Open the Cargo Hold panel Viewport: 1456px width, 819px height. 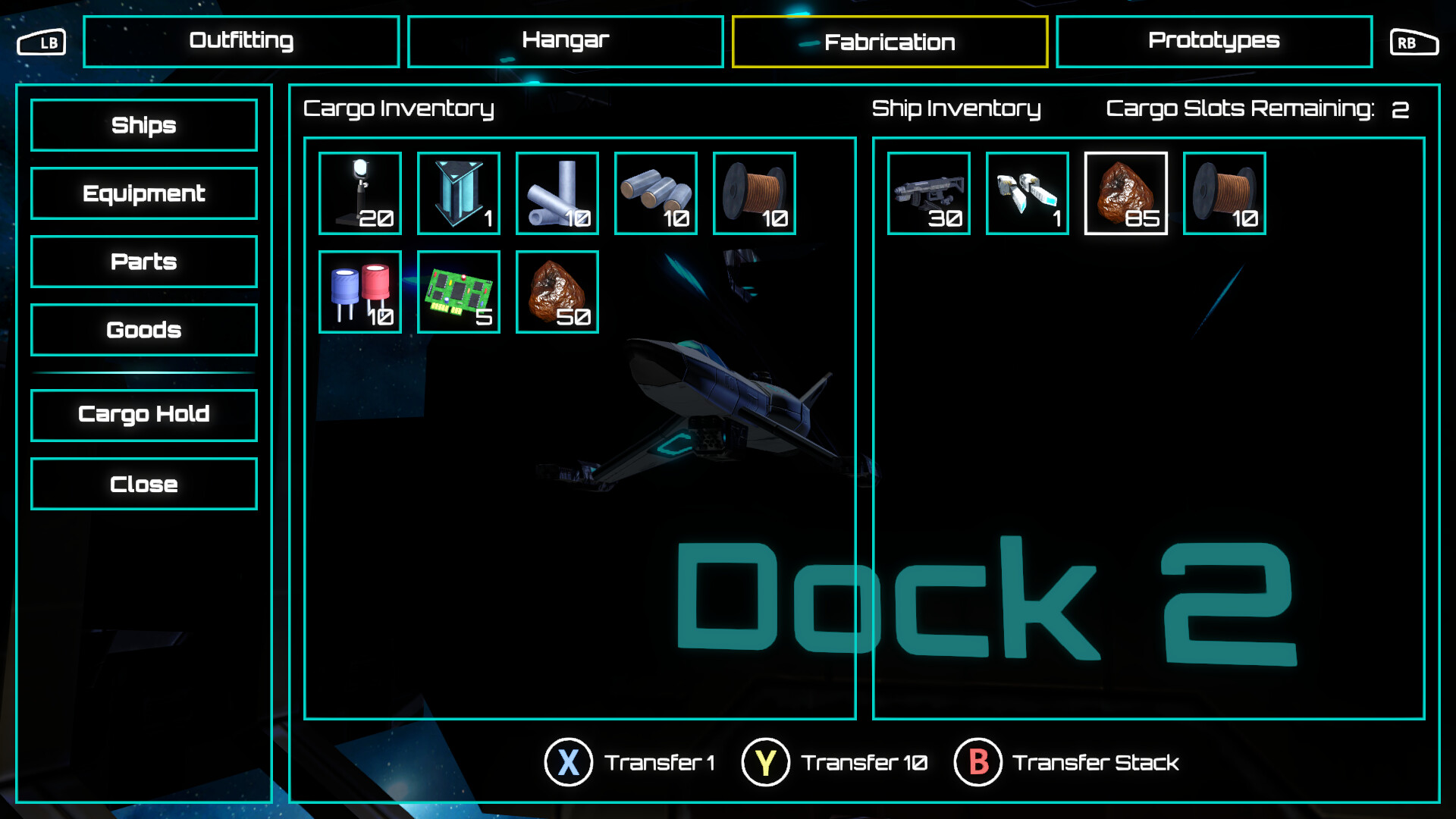143,415
